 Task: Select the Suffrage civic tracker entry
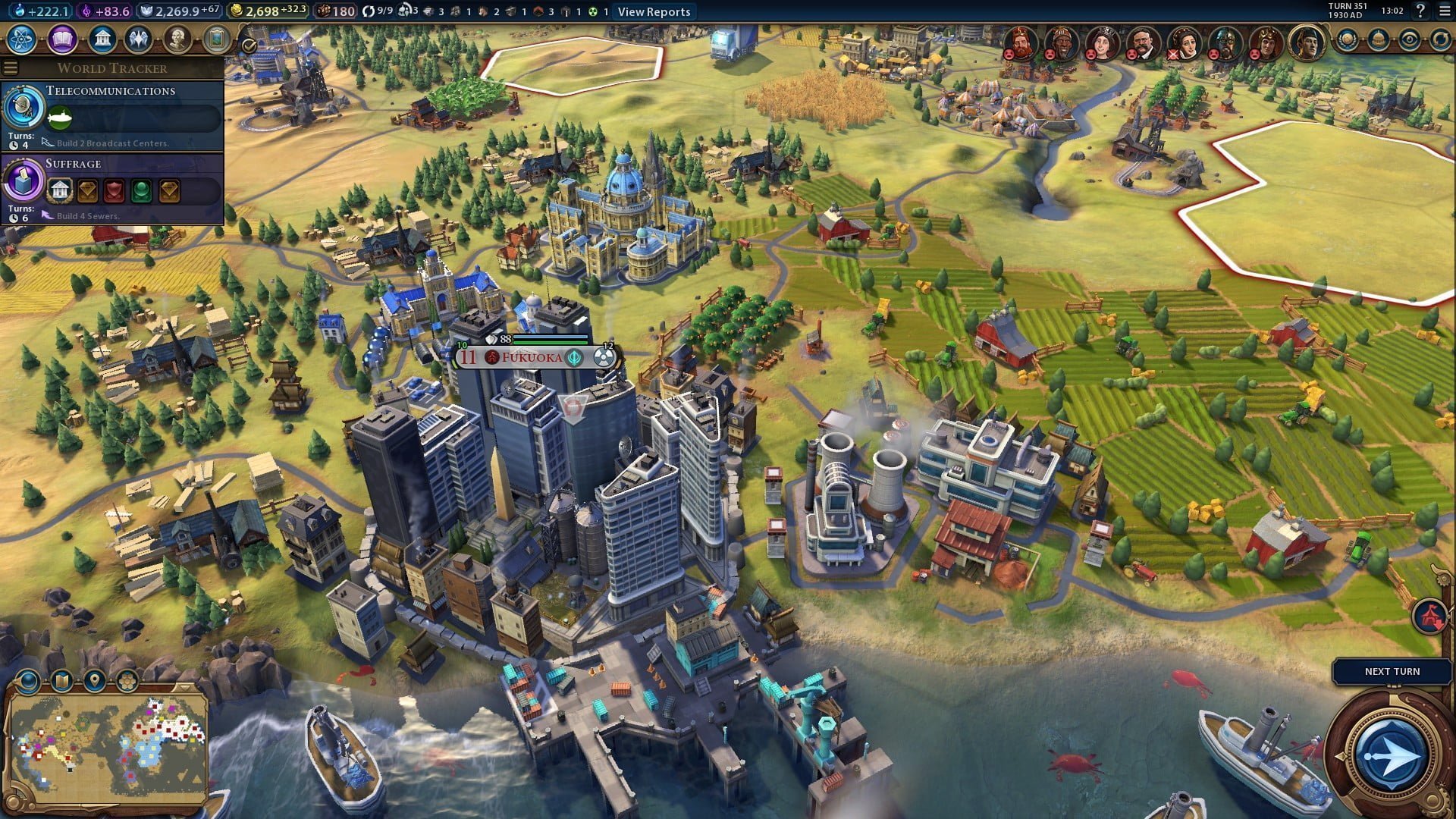[112, 188]
